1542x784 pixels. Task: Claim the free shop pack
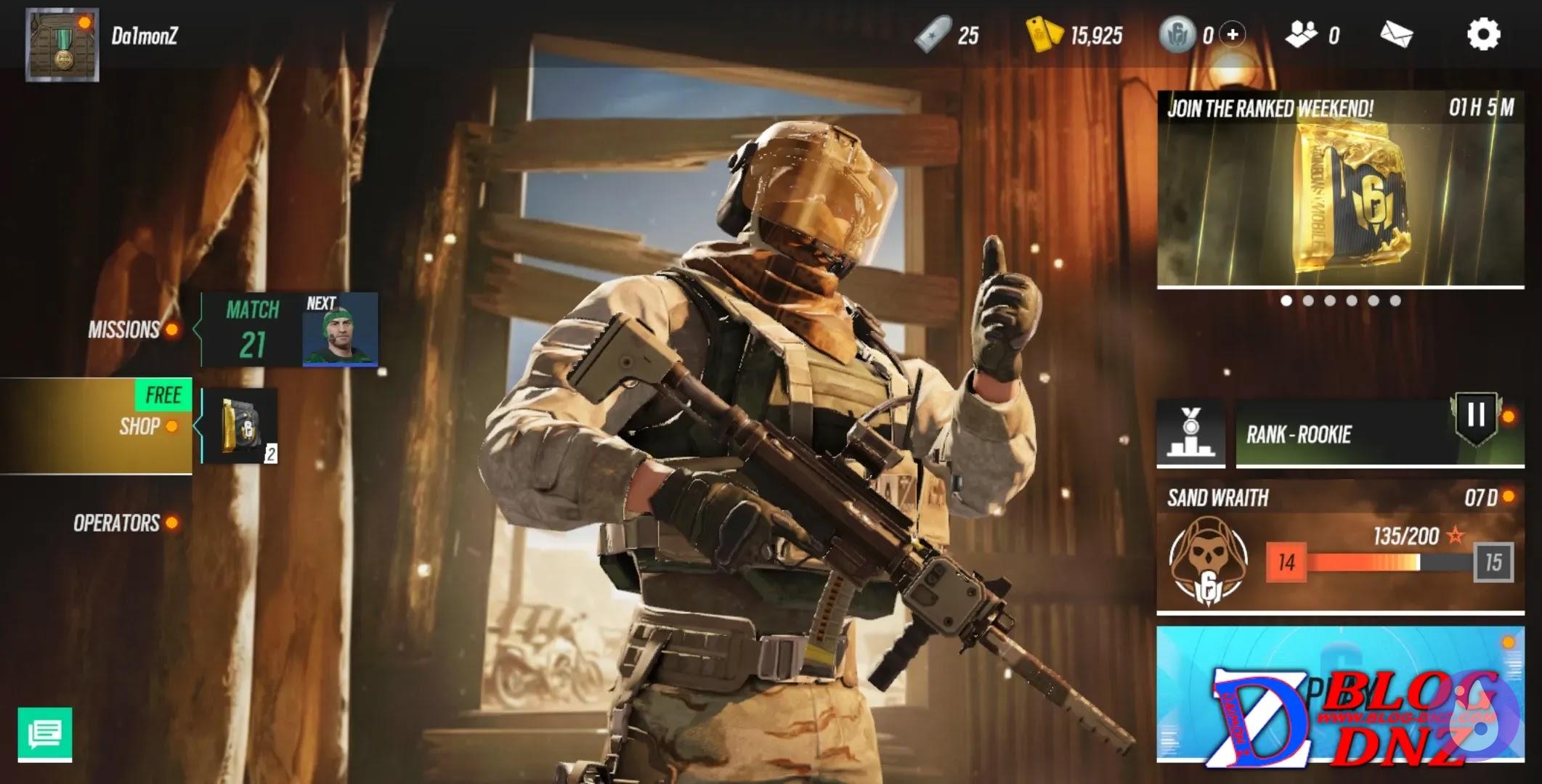tap(240, 426)
